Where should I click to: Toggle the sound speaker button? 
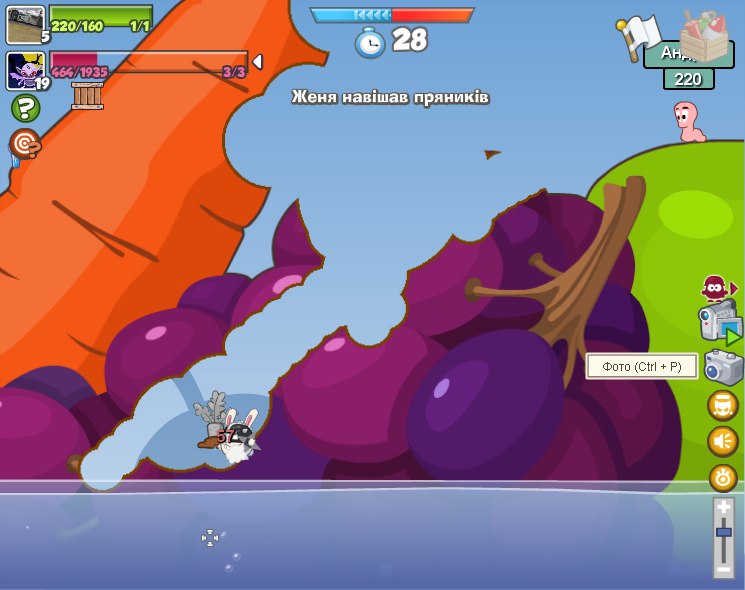point(723,441)
